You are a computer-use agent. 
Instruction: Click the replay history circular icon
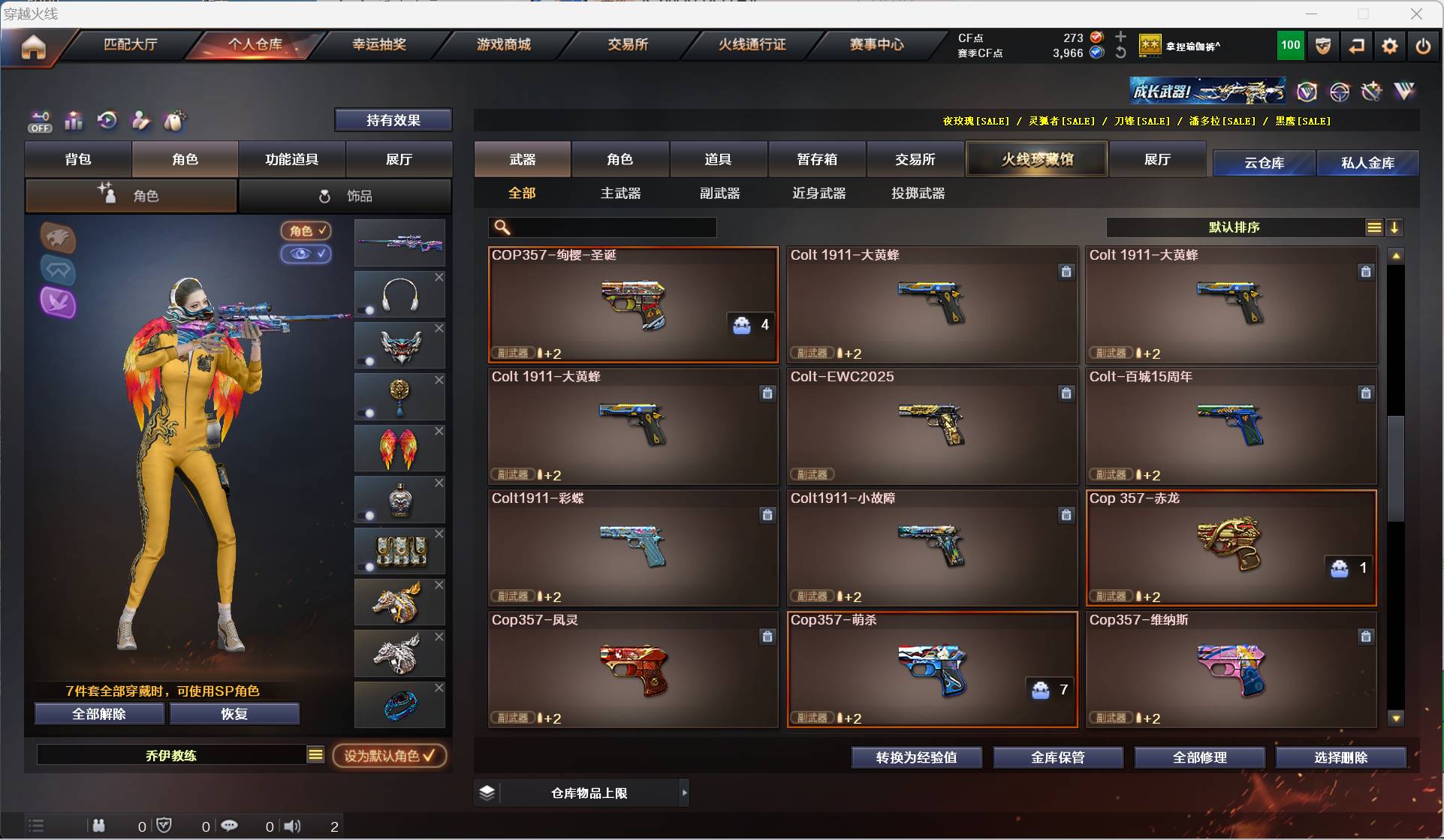pos(107,121)
